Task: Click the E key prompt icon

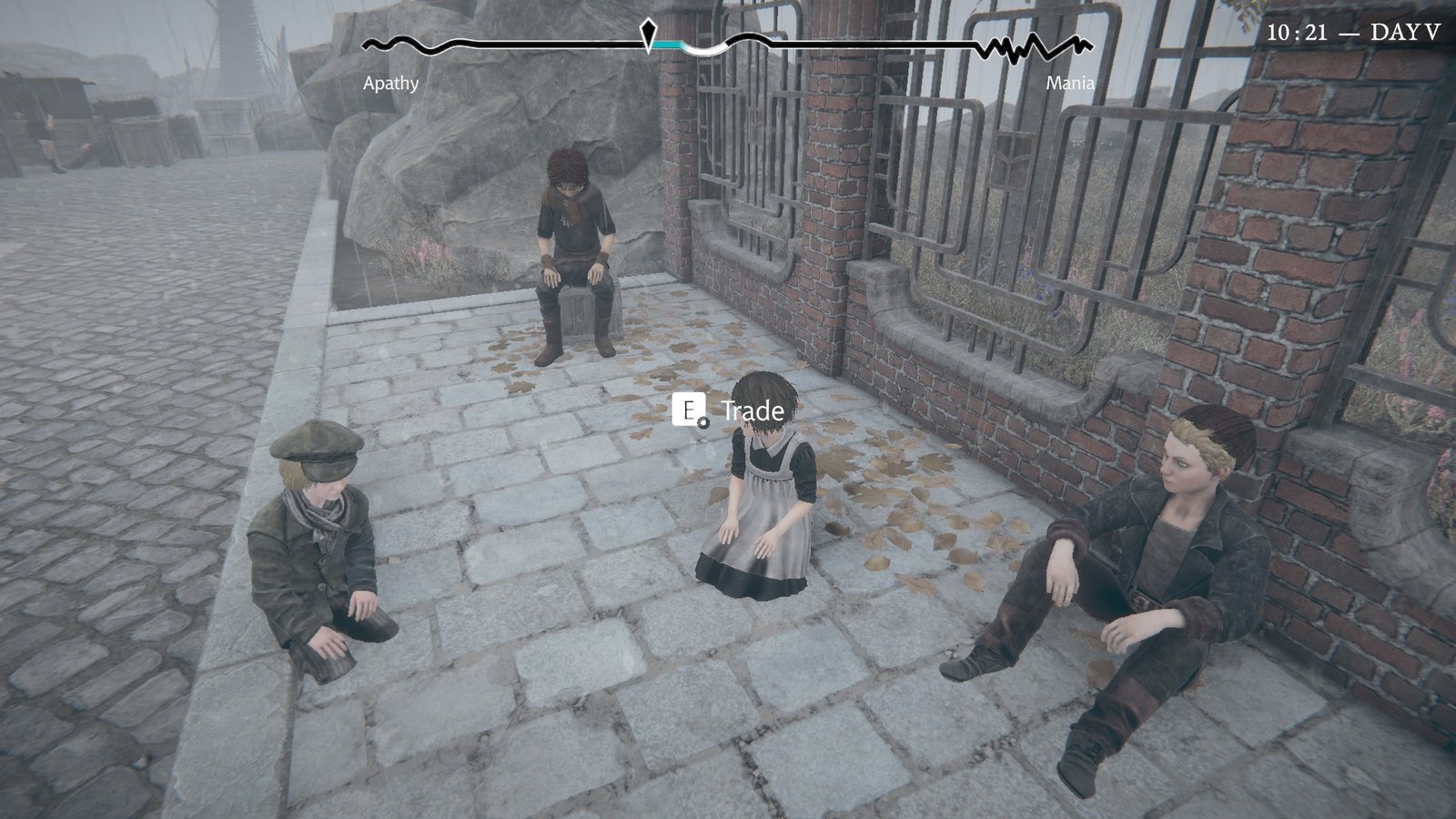Action: 689,411
